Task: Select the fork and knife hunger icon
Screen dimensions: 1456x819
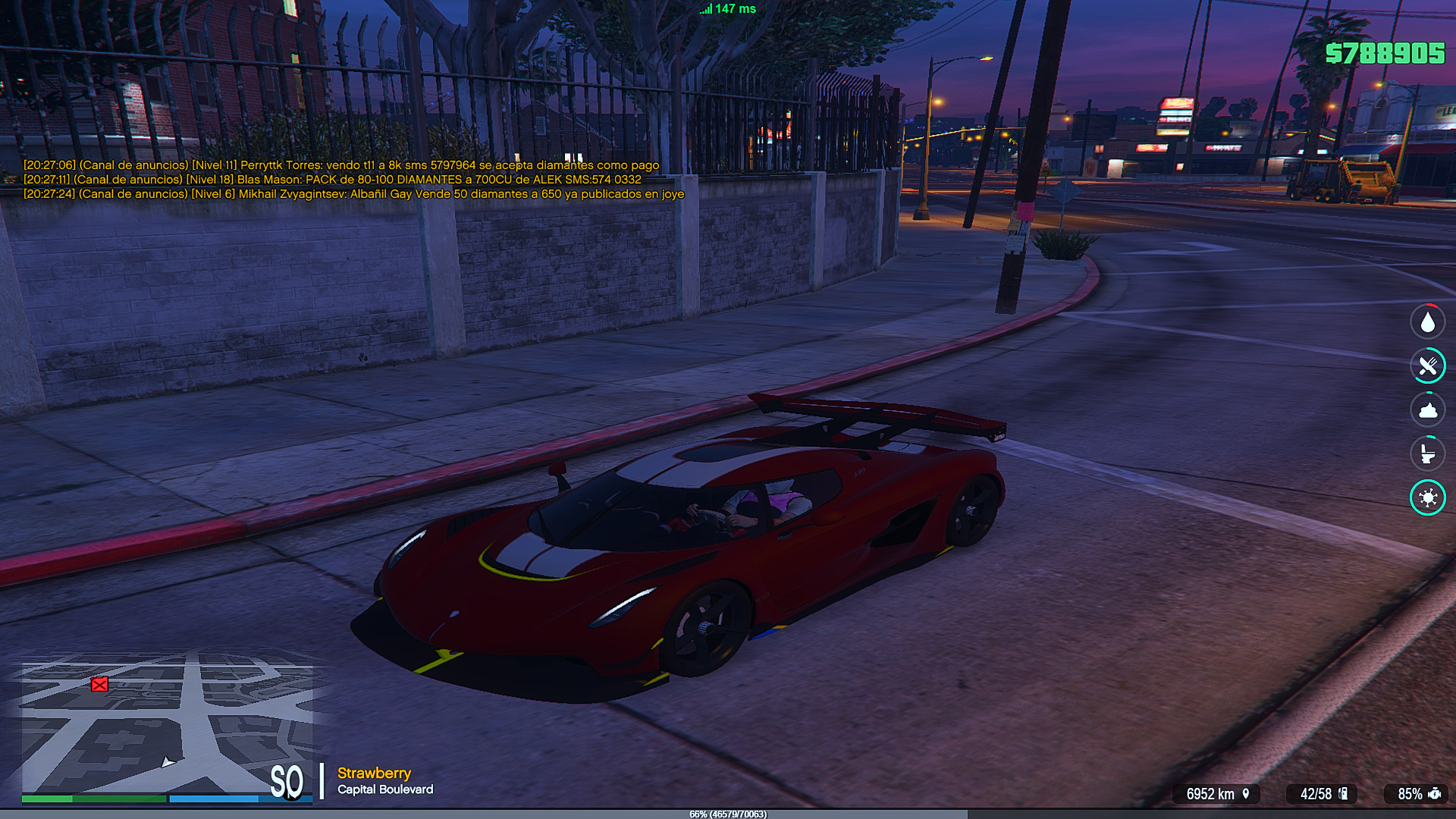Action: 1427,366
